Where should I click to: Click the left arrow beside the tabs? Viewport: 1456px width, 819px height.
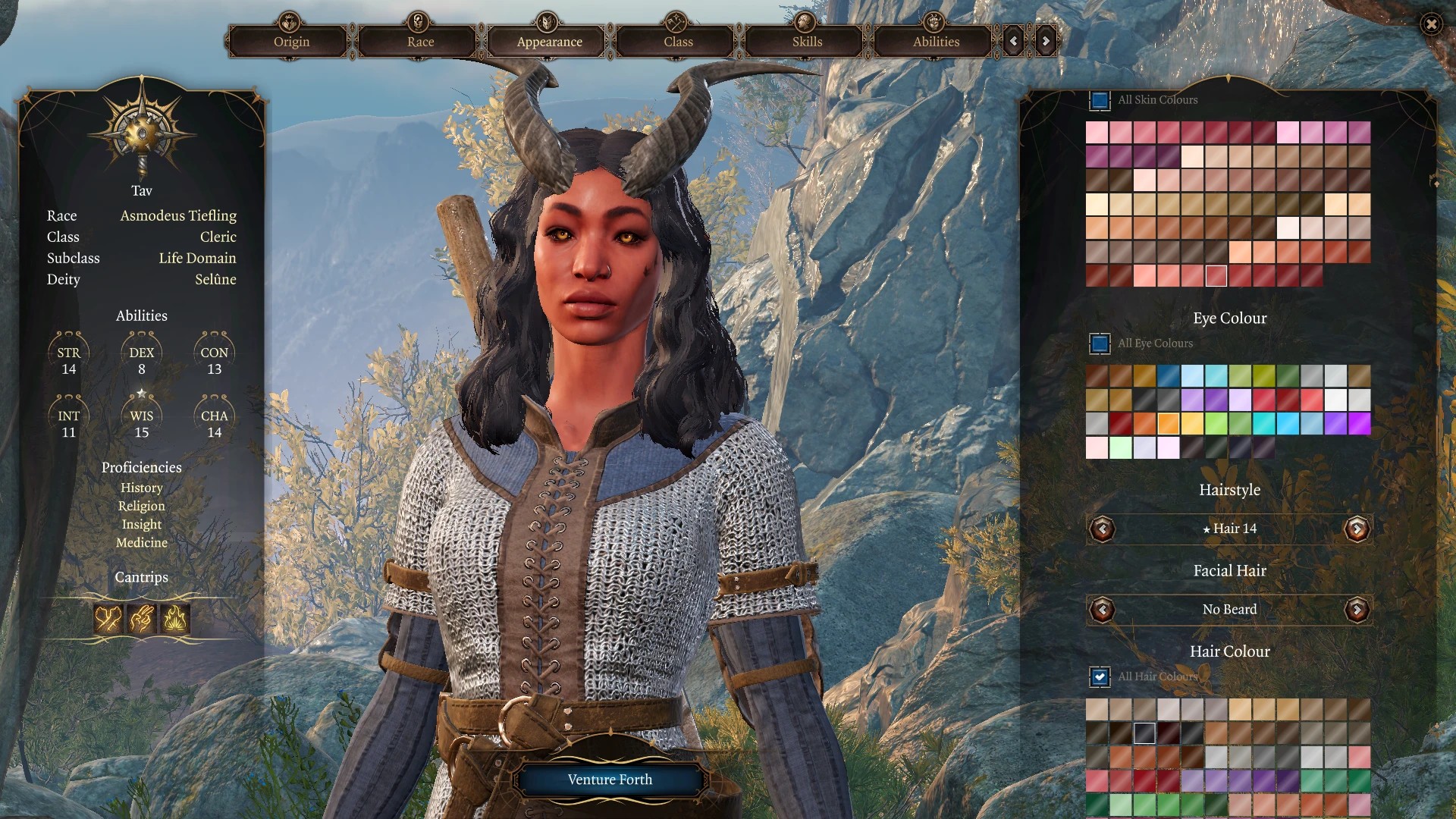point(1014,41)
